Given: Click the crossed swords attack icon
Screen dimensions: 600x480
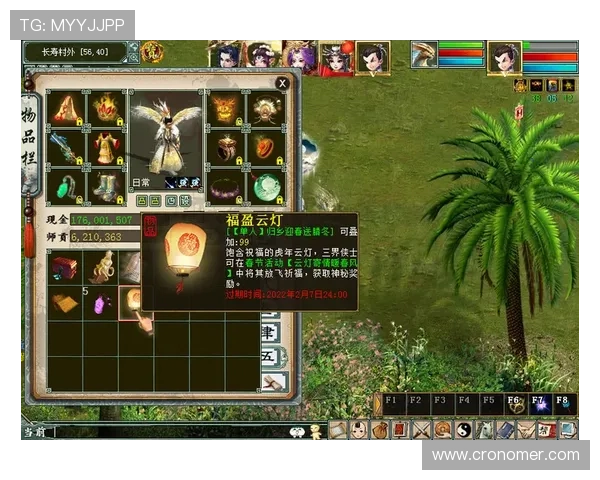Looking at the screenshot, I should click(x=422, y=430).
